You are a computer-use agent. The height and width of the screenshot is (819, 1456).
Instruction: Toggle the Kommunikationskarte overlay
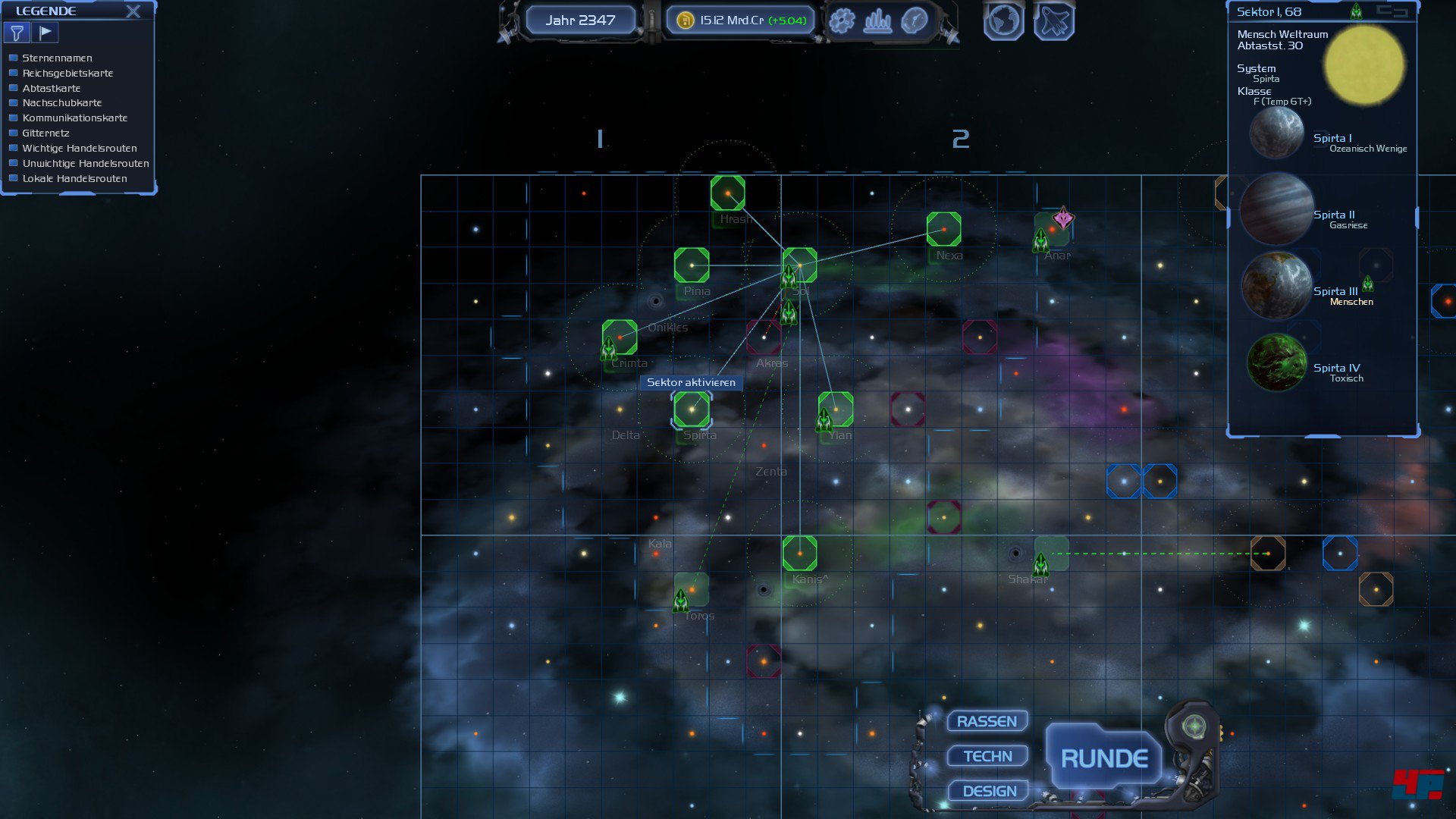tap(13, 118)
